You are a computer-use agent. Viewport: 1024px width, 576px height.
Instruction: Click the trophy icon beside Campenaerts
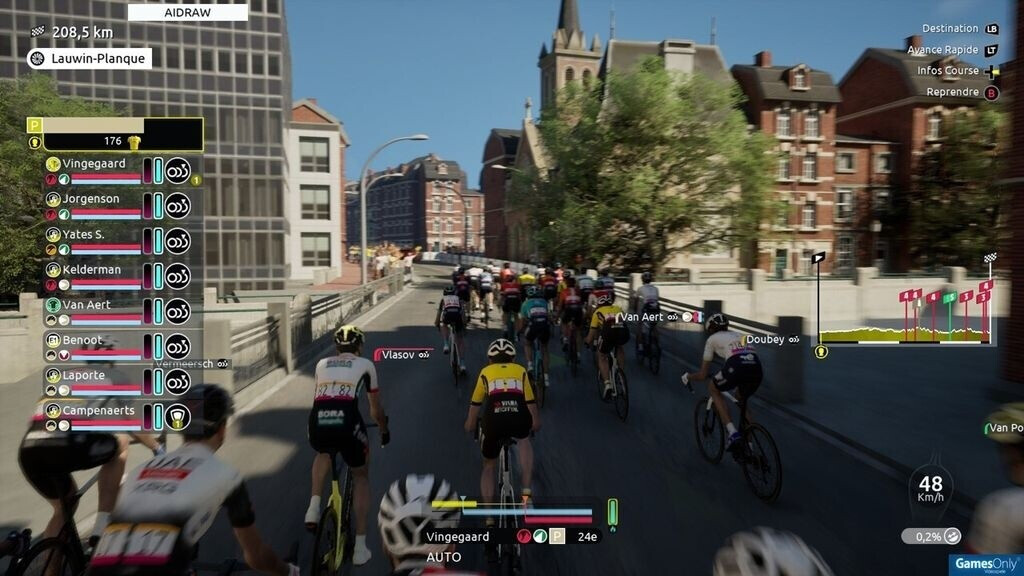click(x=178, y=417)
